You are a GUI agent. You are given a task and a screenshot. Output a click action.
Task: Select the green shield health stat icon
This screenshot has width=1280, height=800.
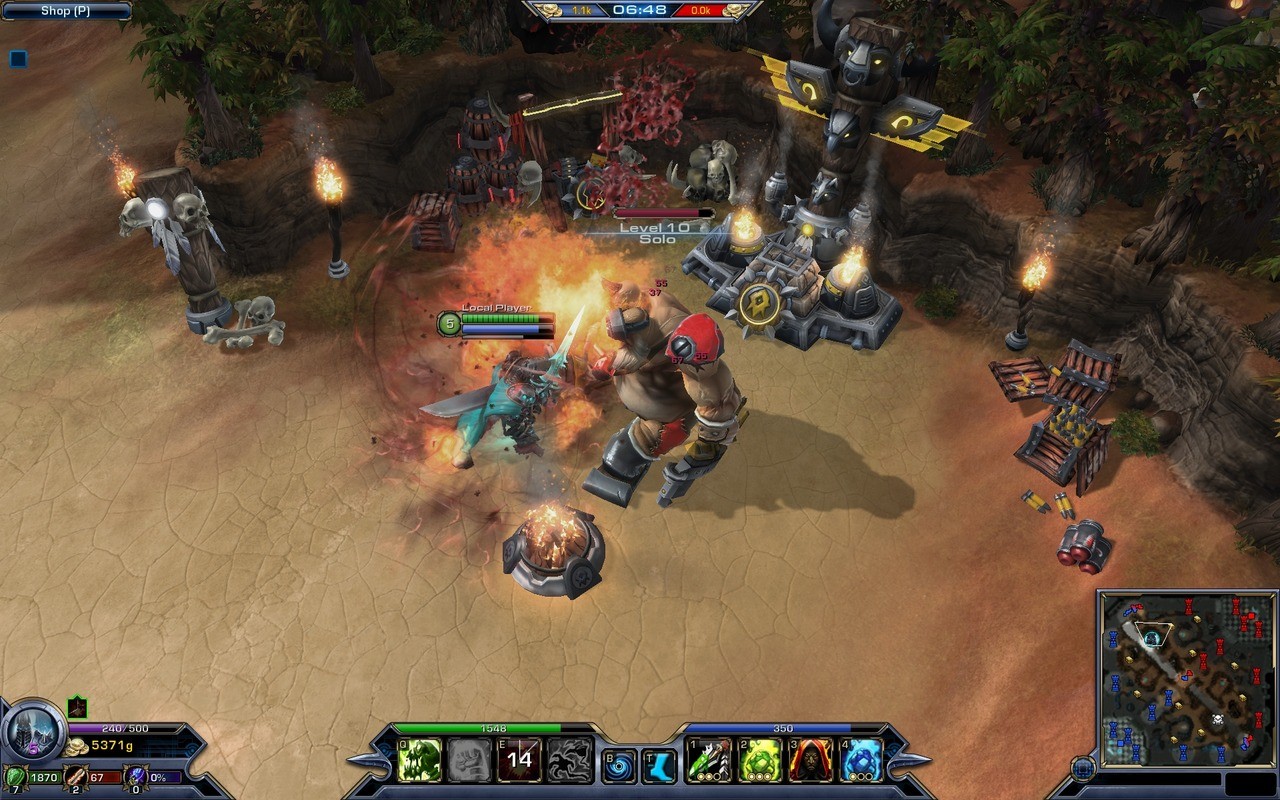tap(15, 776)
